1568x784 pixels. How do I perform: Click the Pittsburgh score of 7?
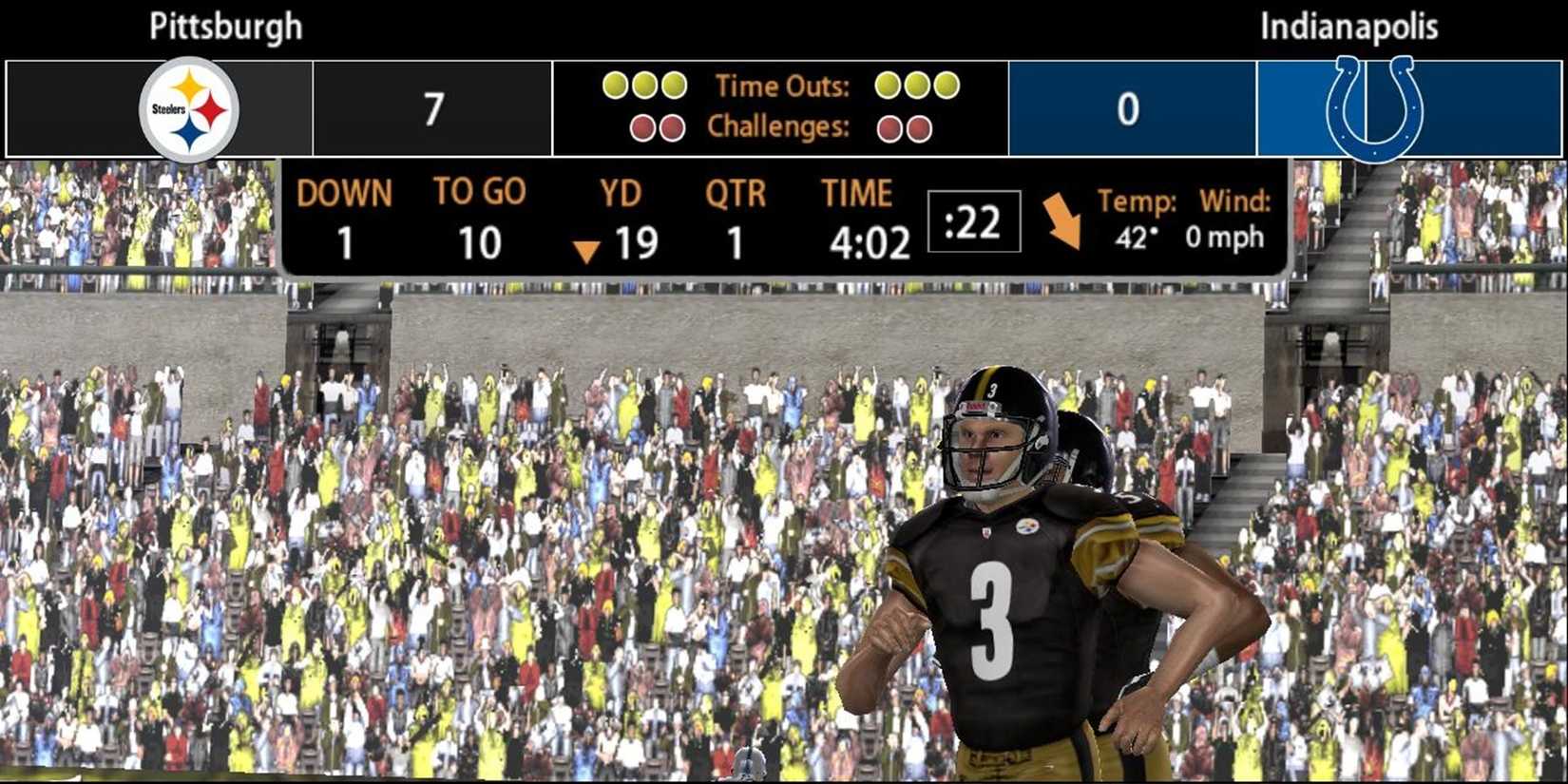(x=432, y=107)
